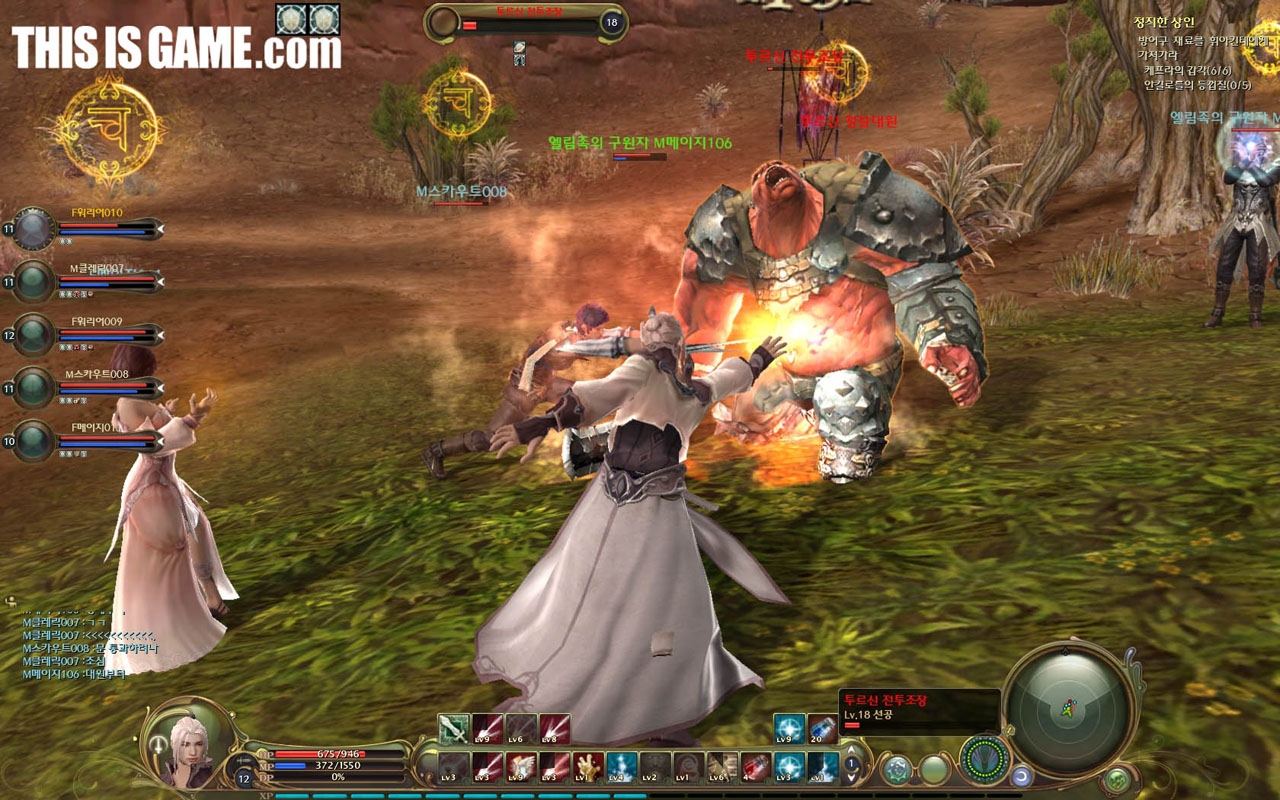Activate the open hand Lv1 skill

588,767
